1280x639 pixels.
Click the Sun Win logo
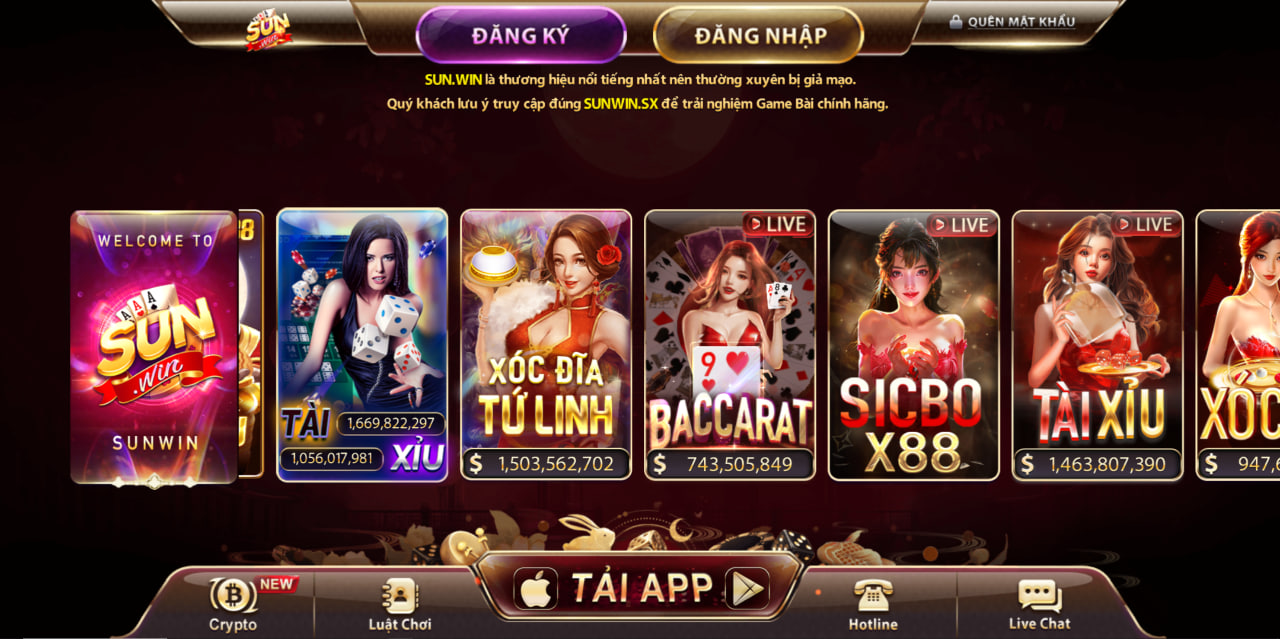(269, 30)
